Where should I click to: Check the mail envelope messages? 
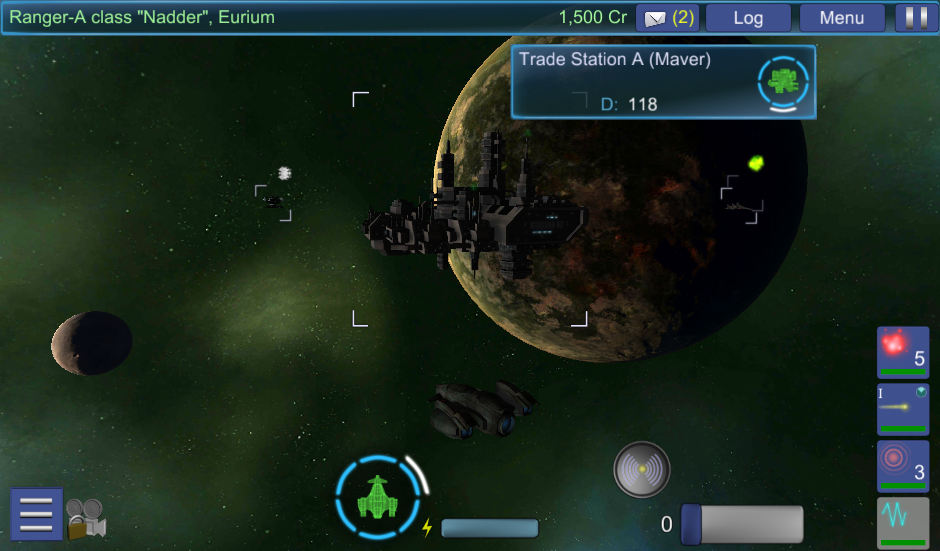[669, 18]
